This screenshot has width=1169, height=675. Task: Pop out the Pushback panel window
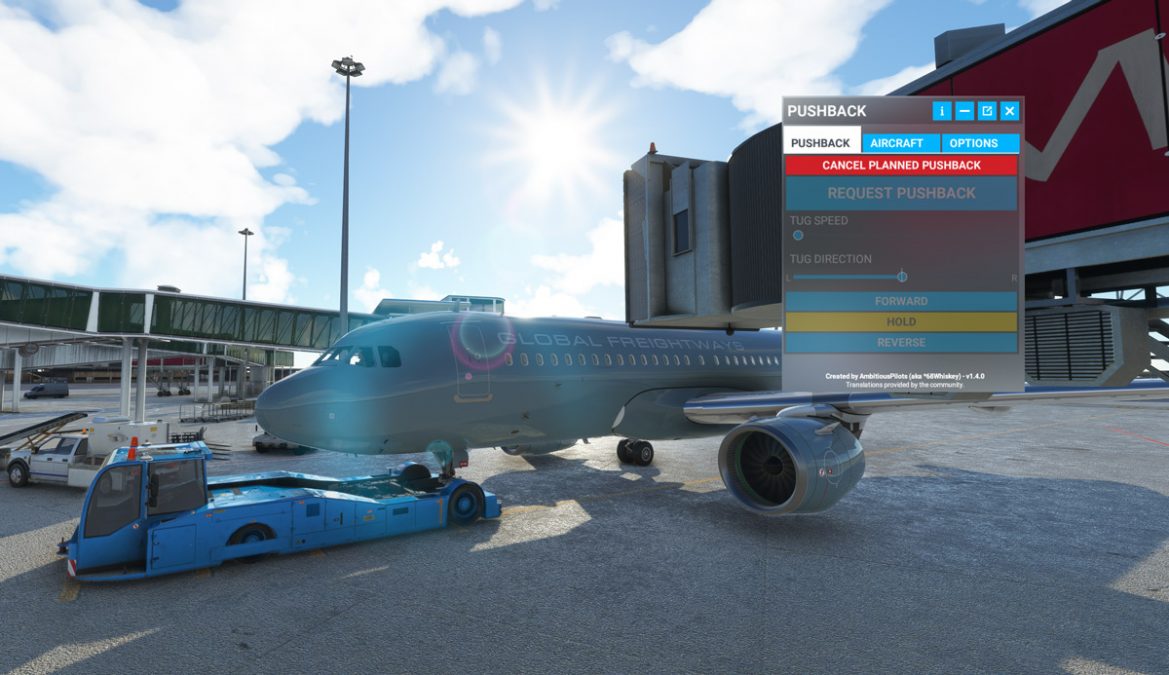pos(987,111)
